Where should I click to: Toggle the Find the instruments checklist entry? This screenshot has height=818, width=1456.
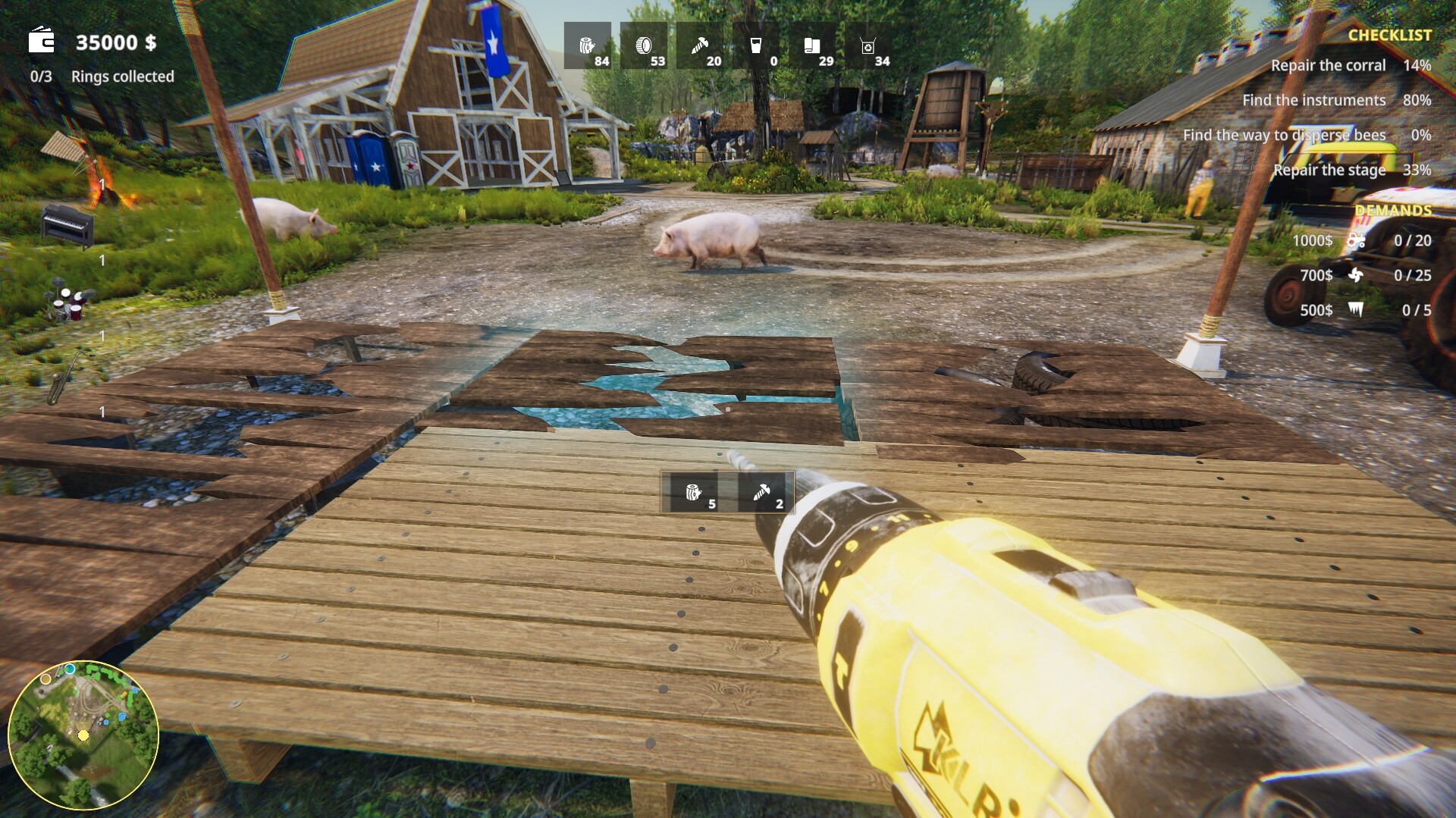[1314, 99]
